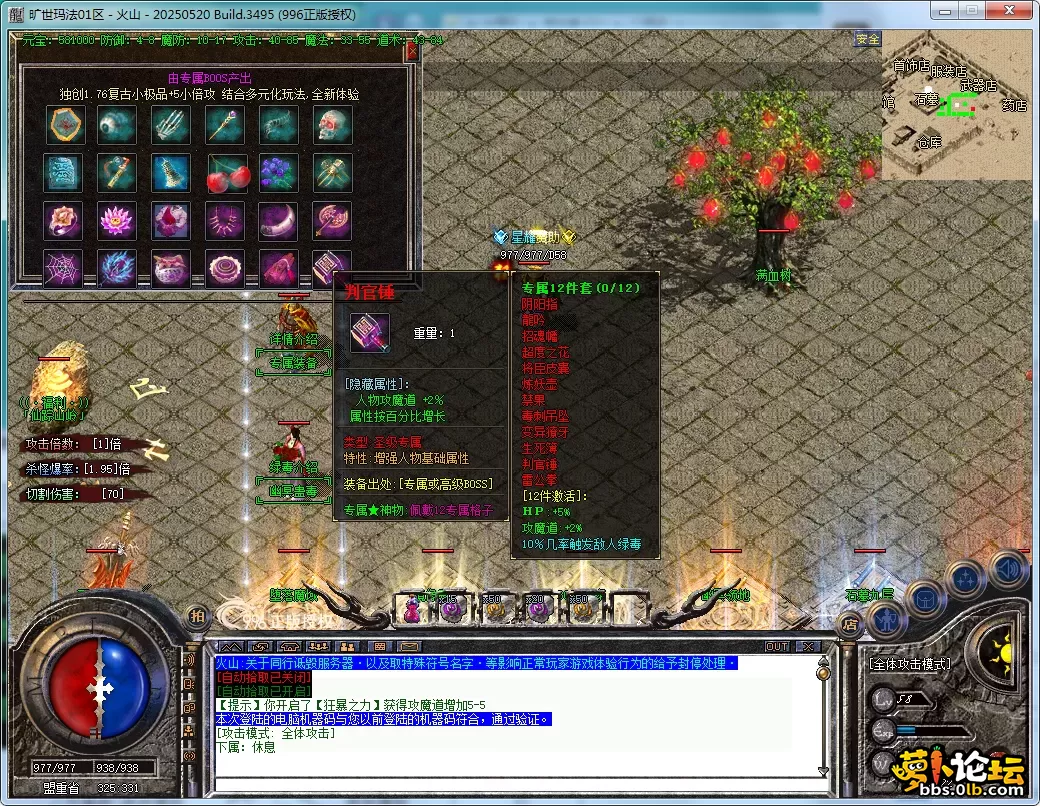Select the skull item in the grid
This screenshot has width=1040, height=806.
click(x=333, y=125)
